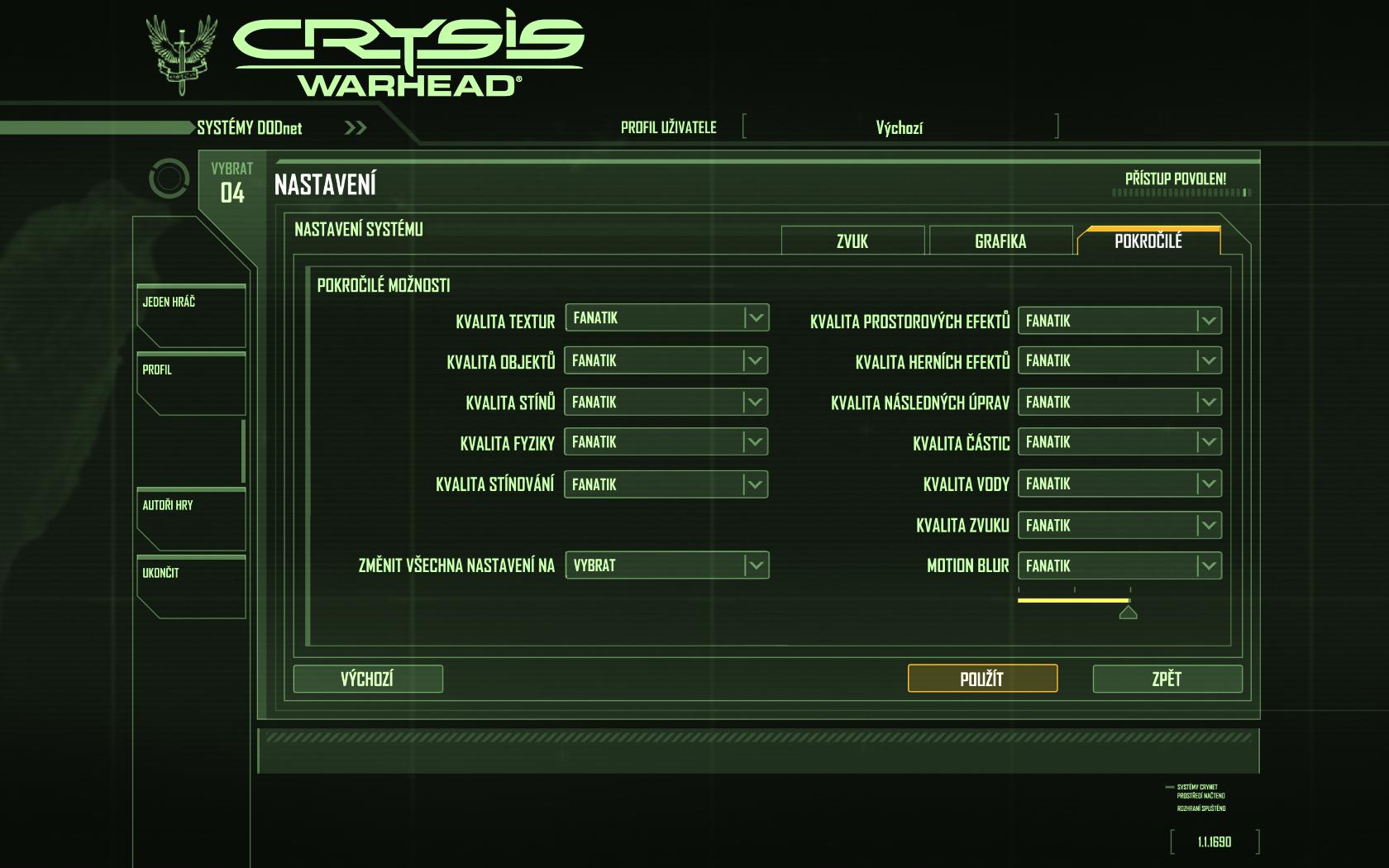Select the Pokročilé tab
Screen dimensions: 1389x868
coord(1148,241)
